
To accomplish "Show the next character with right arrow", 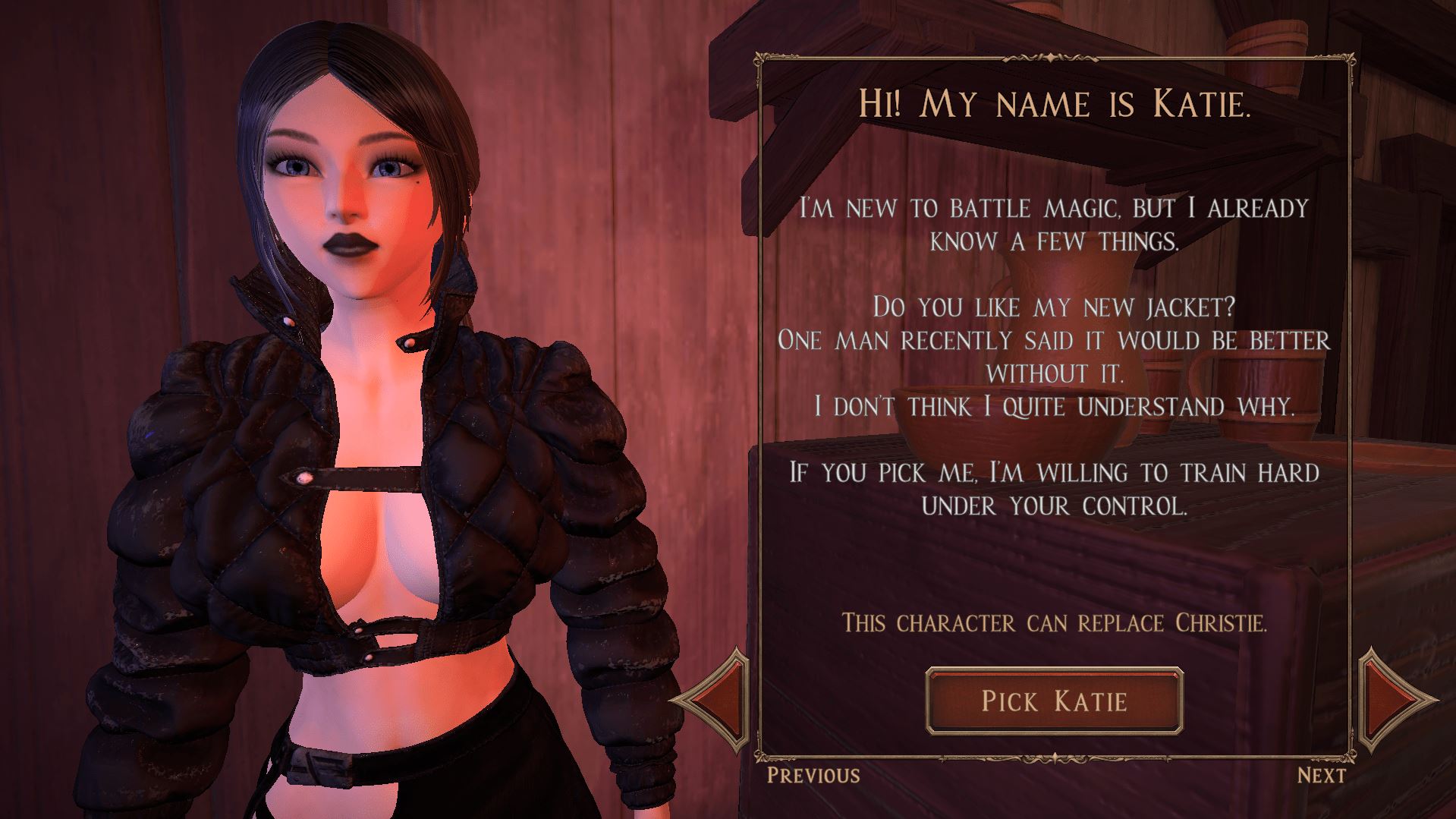I will tap(1392, 698).
